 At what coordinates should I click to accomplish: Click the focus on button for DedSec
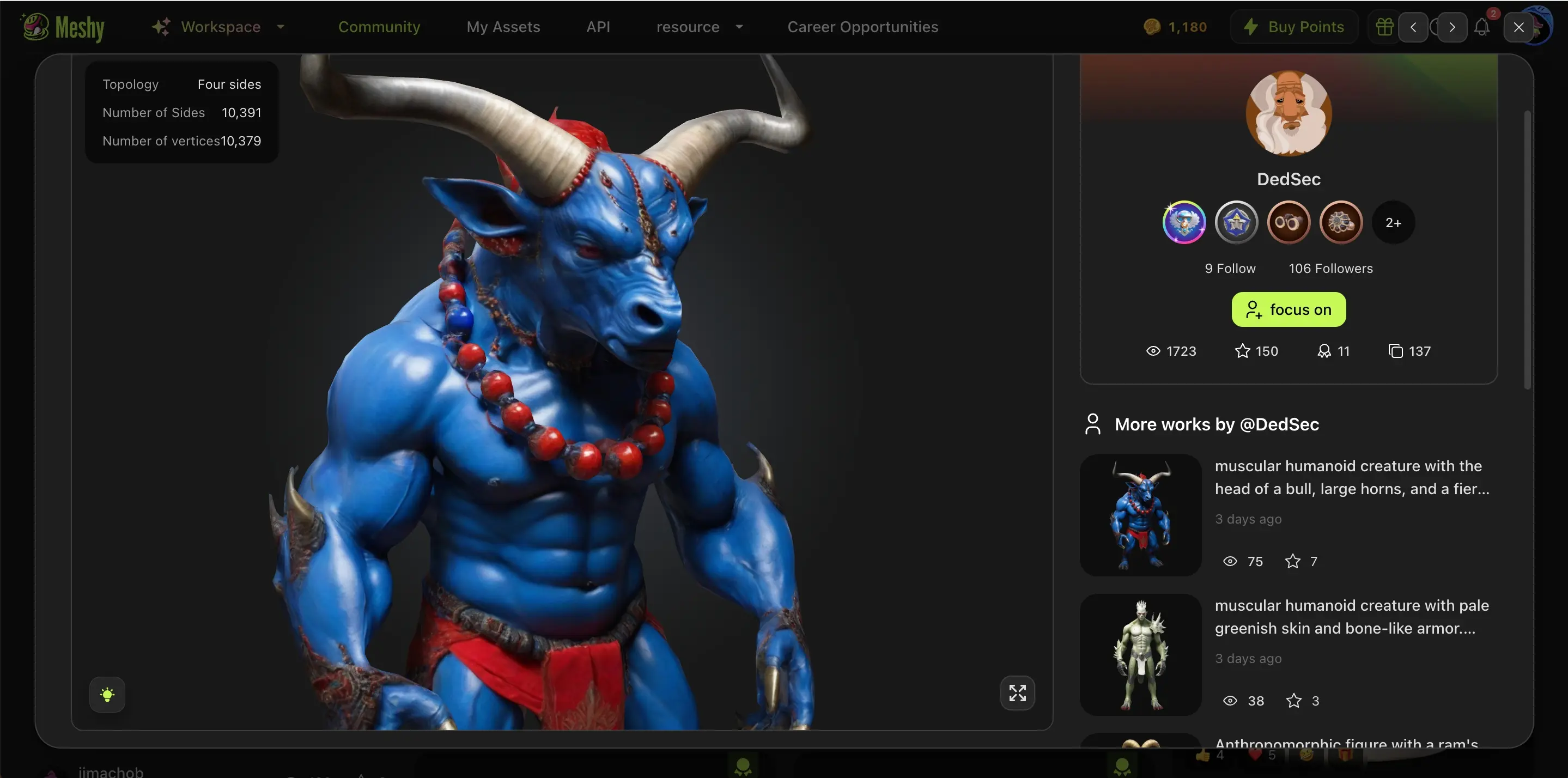pyautogui.click(x=1289, y=309)
